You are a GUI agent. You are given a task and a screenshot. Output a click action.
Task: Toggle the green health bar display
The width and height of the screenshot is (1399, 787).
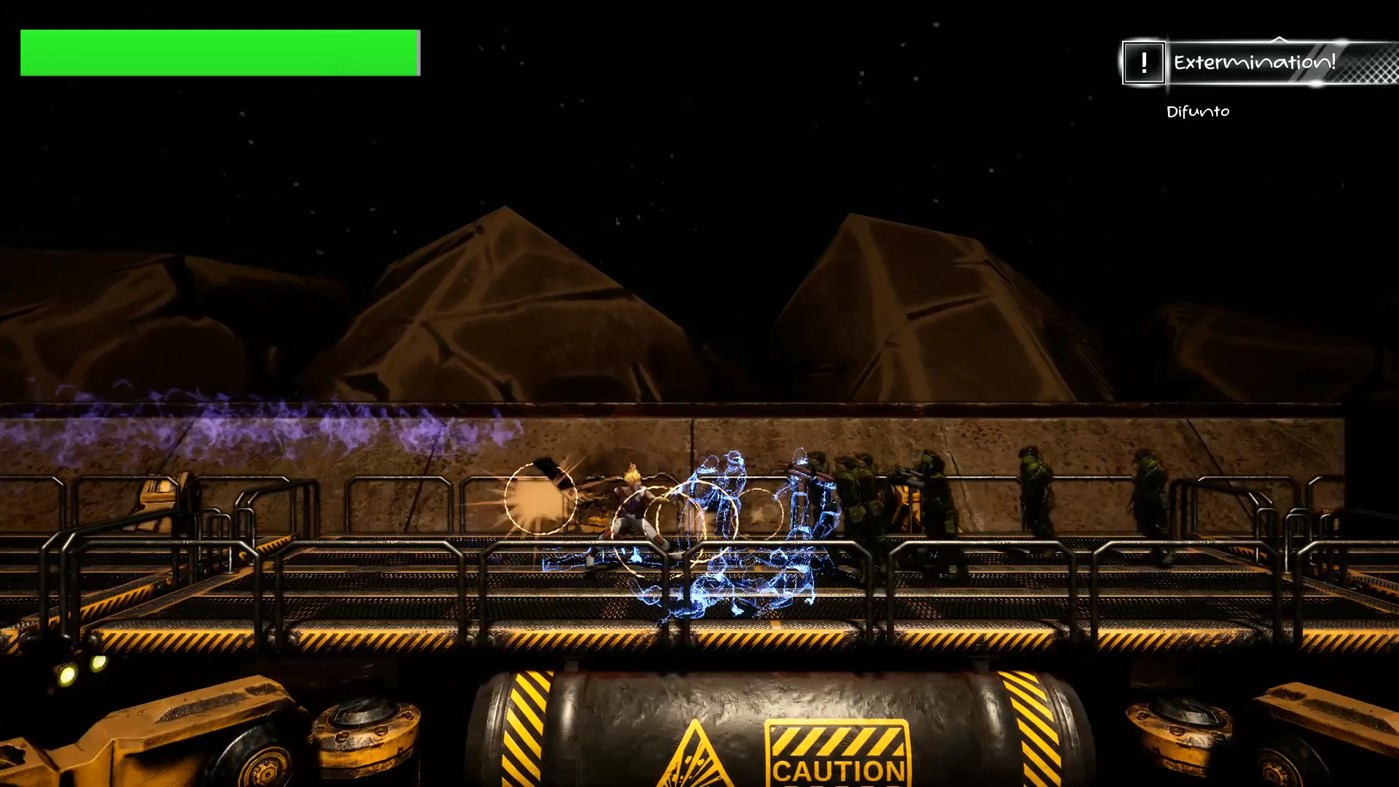[x=219, y=52]
